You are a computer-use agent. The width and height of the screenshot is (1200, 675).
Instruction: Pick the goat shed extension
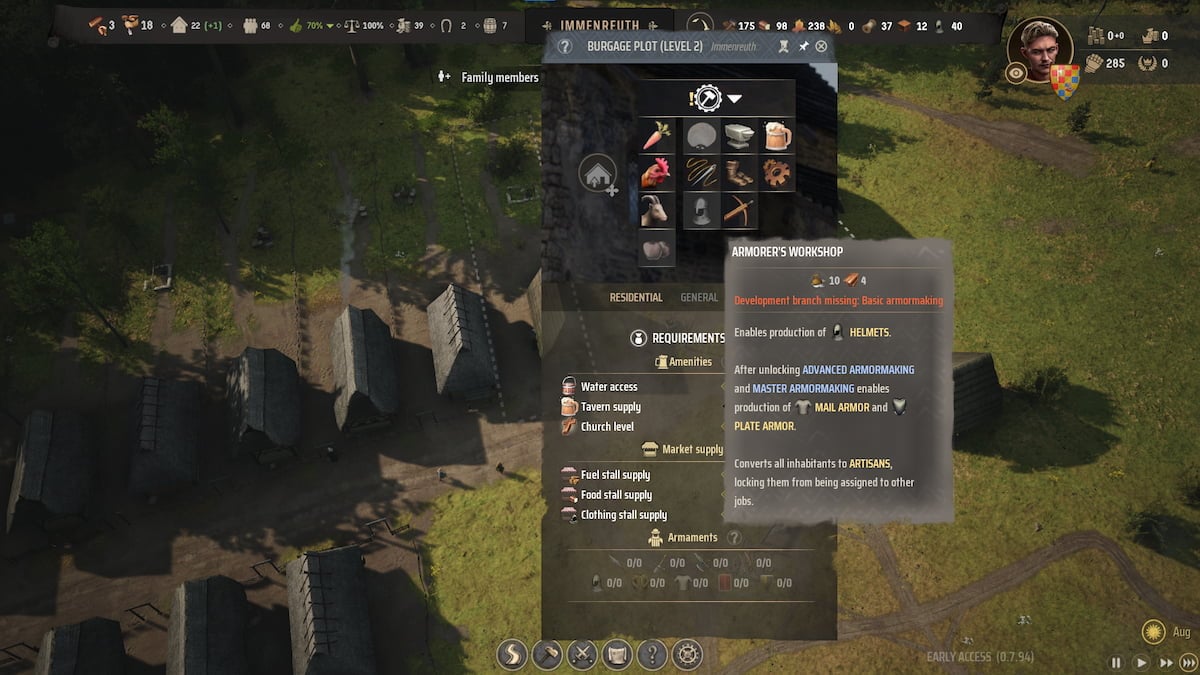click(x=656, y=210)
